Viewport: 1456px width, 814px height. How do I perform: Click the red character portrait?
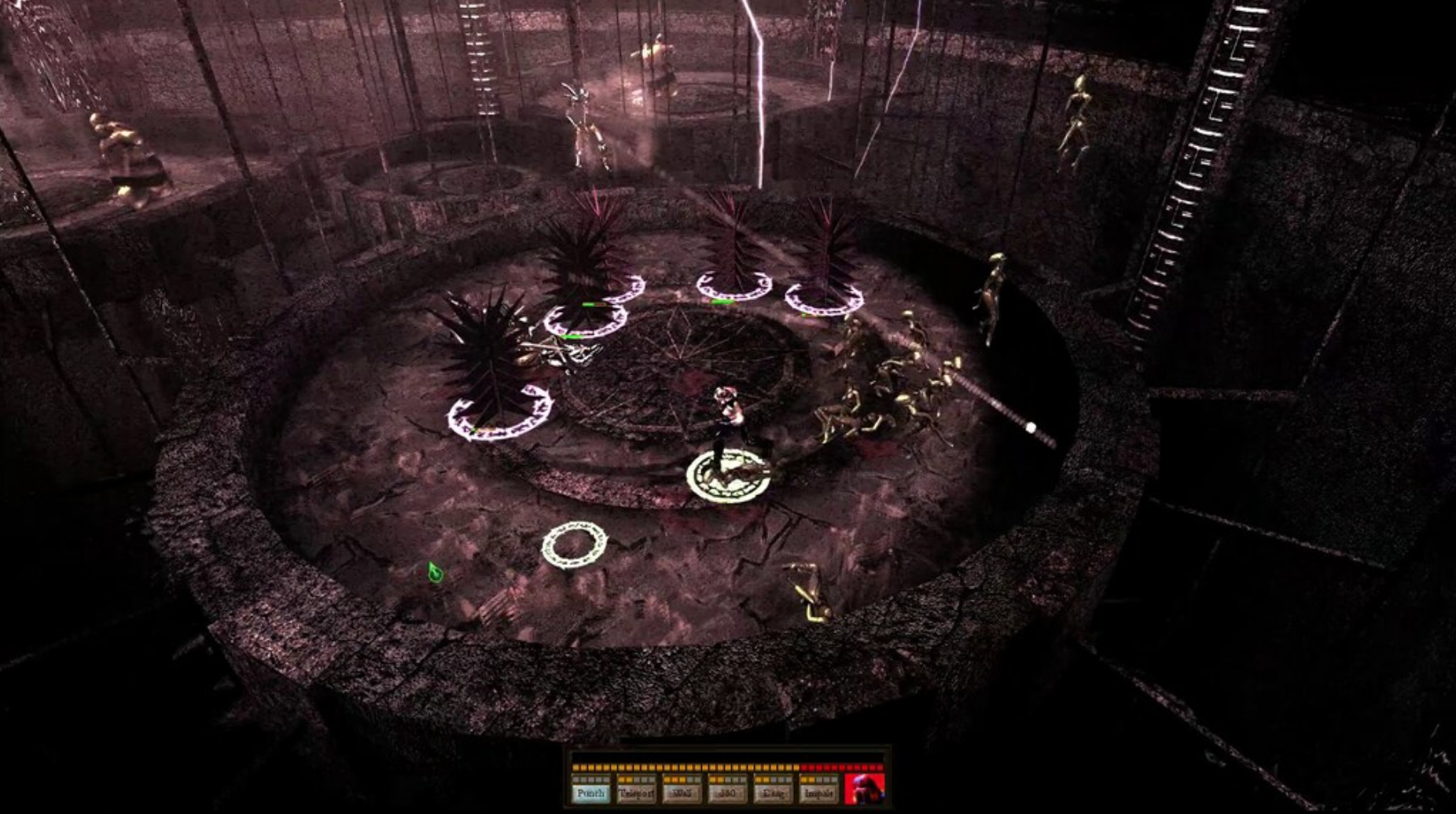pyautogui.click(x=864, y=789)
